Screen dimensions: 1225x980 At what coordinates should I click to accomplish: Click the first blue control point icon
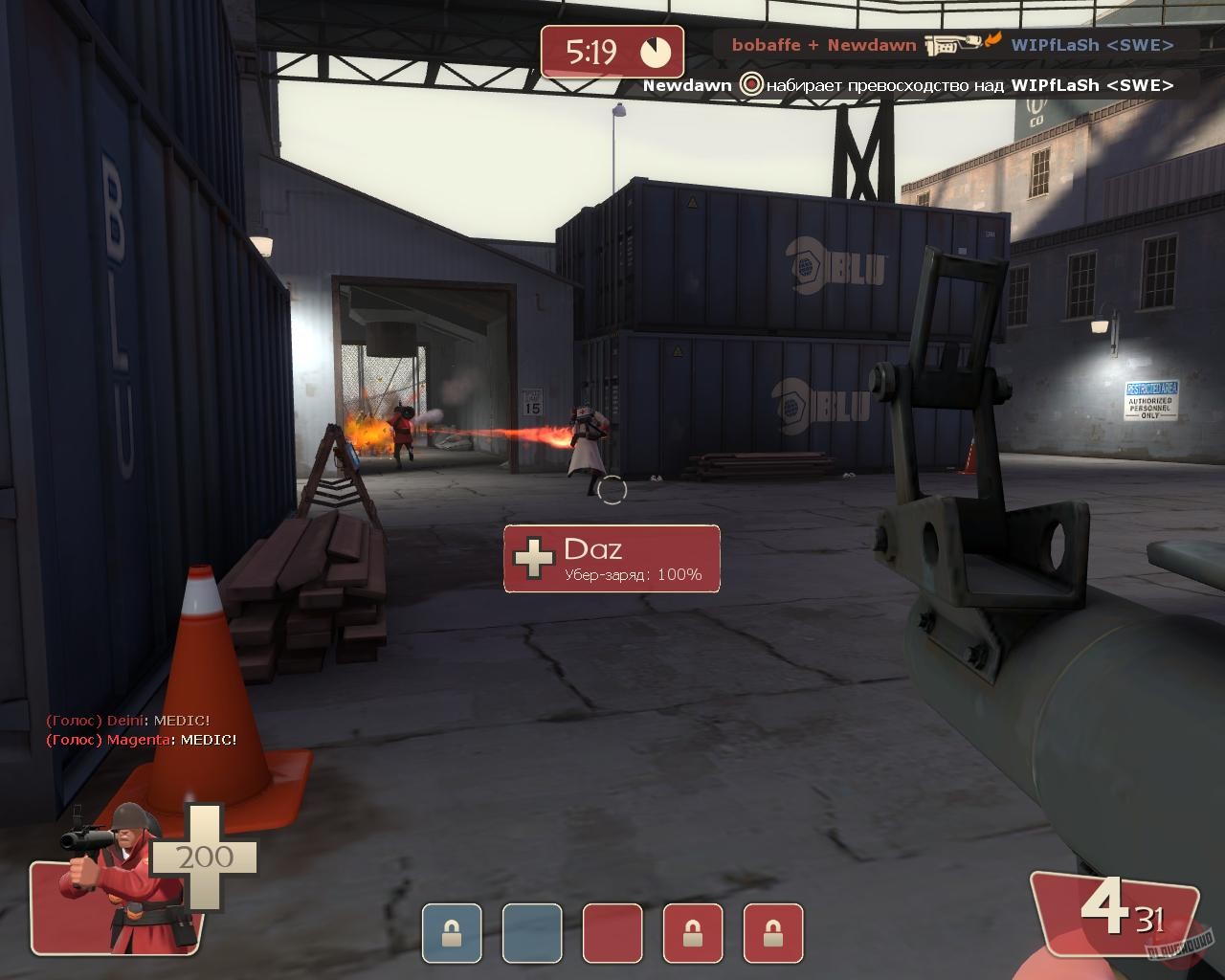tap(451, 929)
